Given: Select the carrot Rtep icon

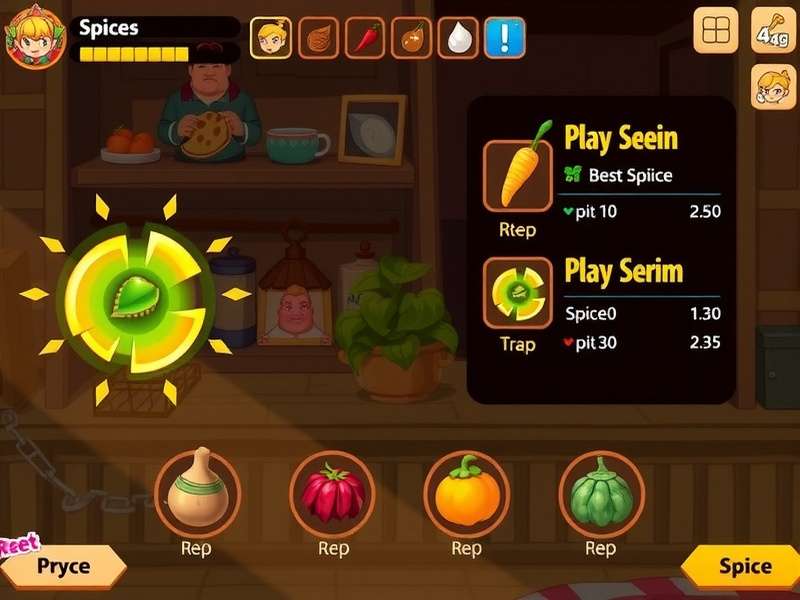Looking at the screenshot, I should [517, 175].
